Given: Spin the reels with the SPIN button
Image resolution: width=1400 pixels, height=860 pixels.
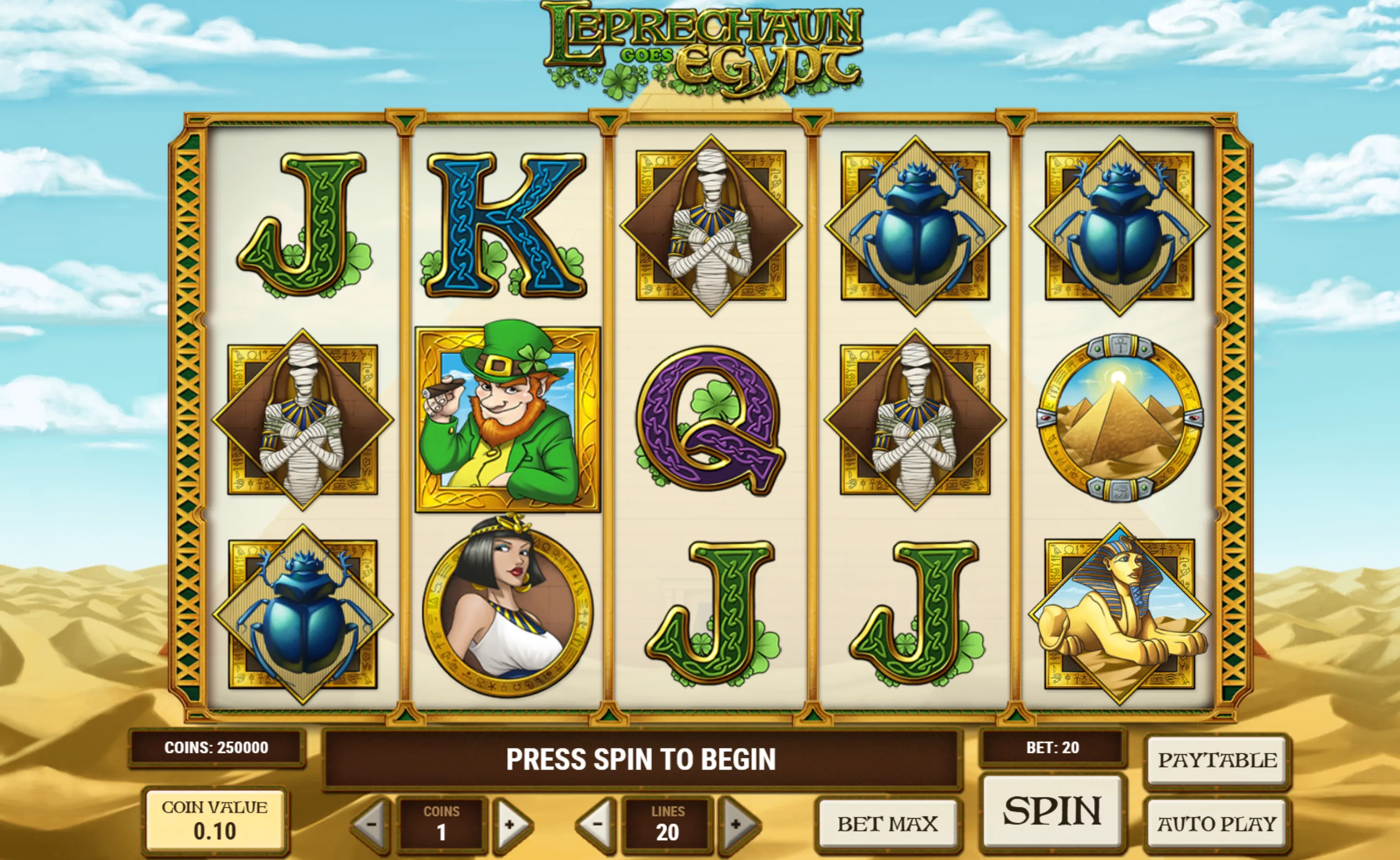Looking at the screenshot, I should coord(1053,811).
